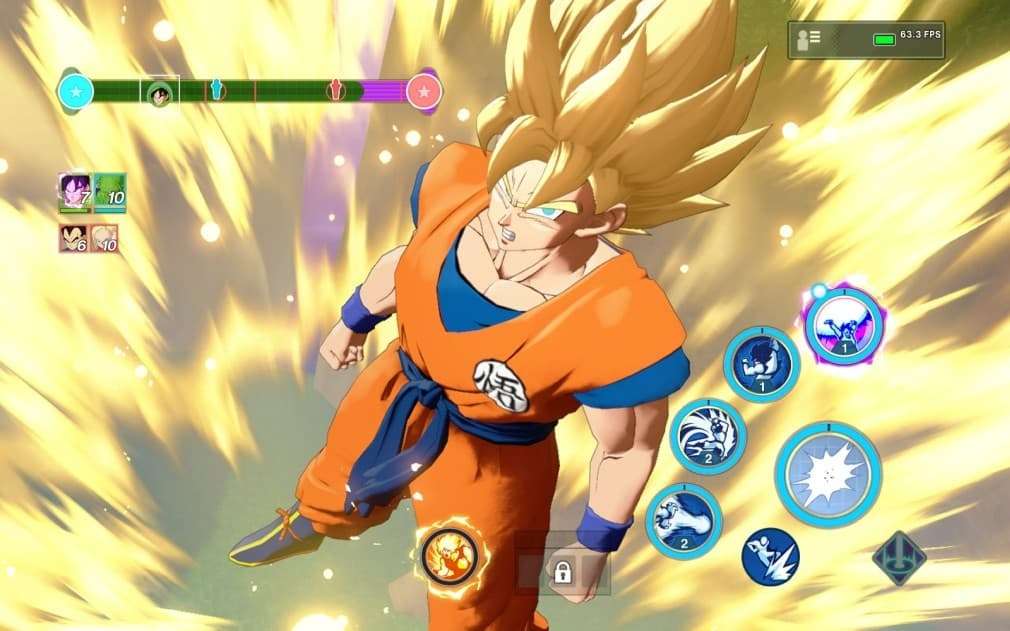Activate the crouching energy-charge skill
The image size is (1010, 631).
click(x=707, y=435)
